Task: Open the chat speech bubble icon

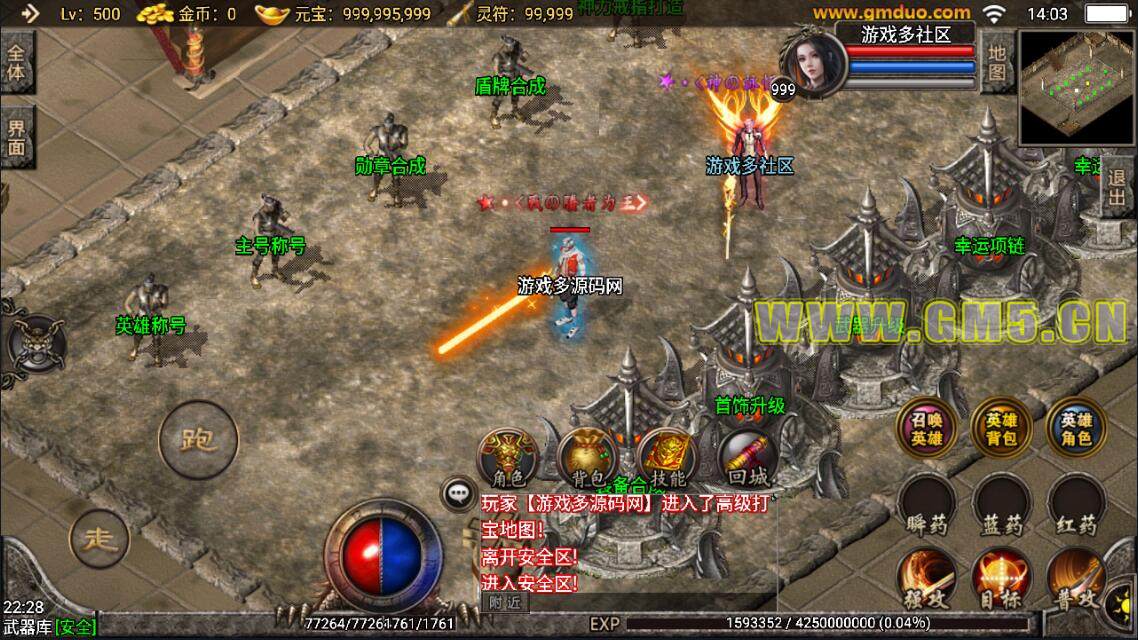Action: 459,492
